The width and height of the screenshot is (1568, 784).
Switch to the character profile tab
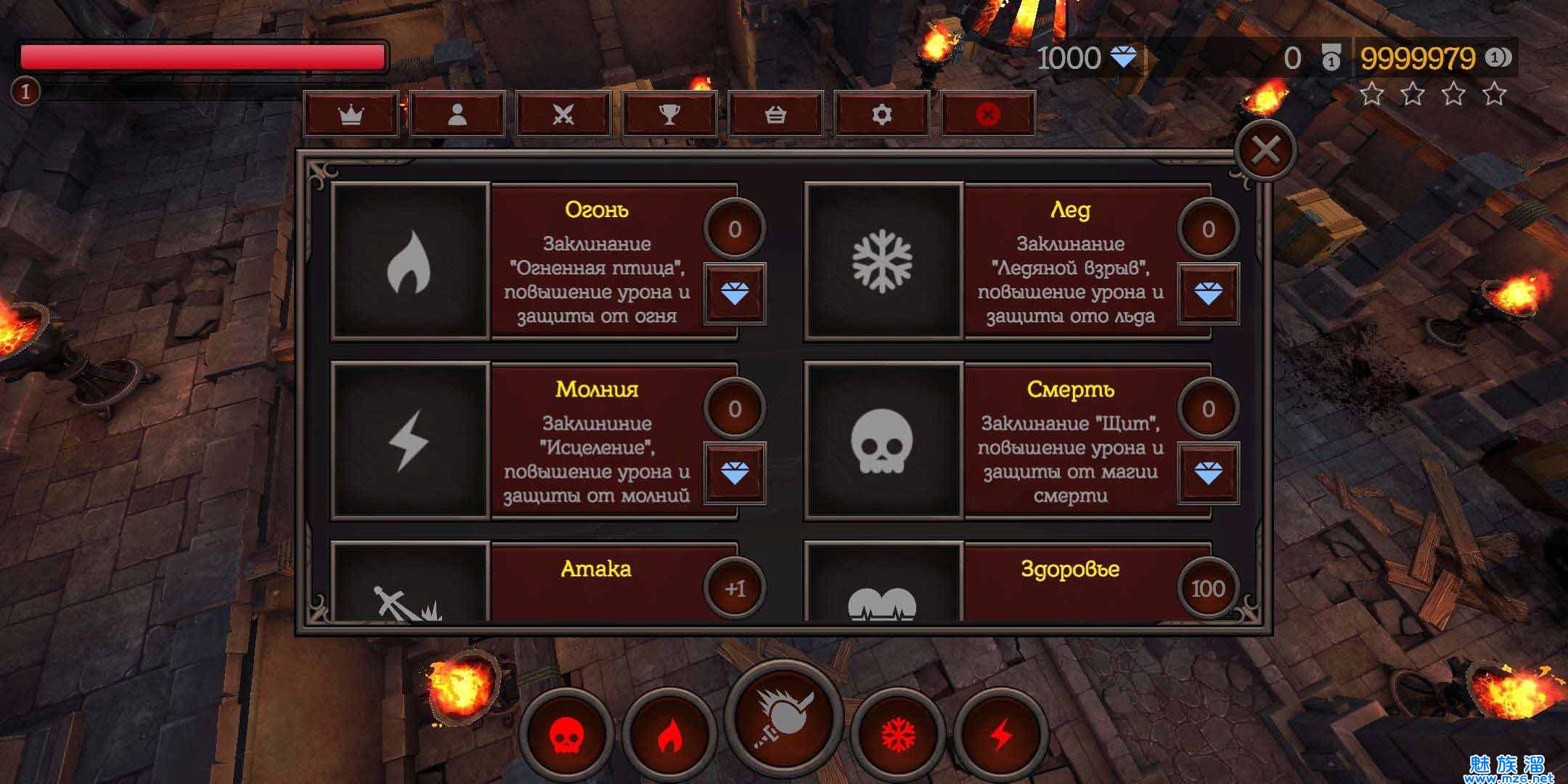click(457, 115)
